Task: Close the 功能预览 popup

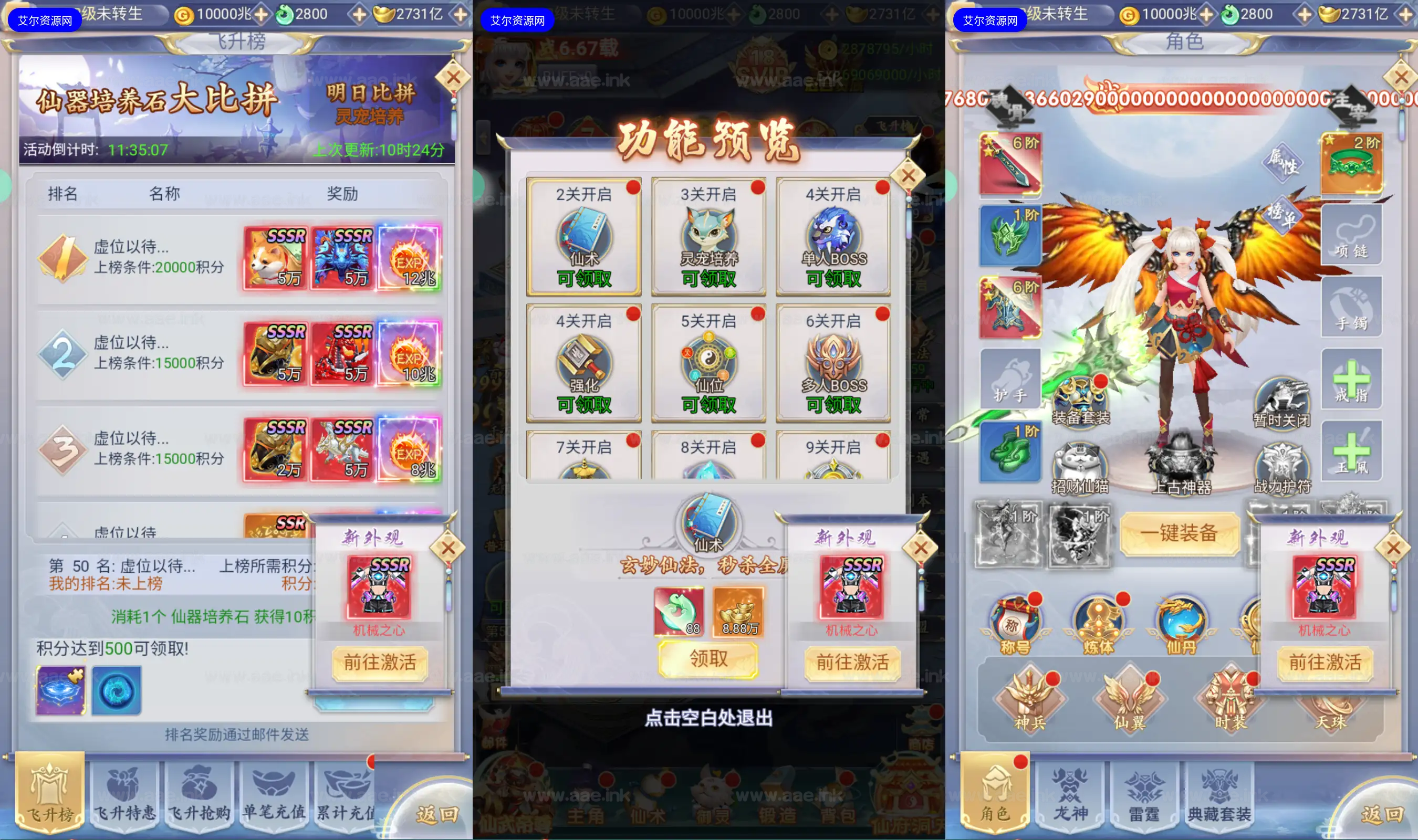Action: tap(908, 176)
